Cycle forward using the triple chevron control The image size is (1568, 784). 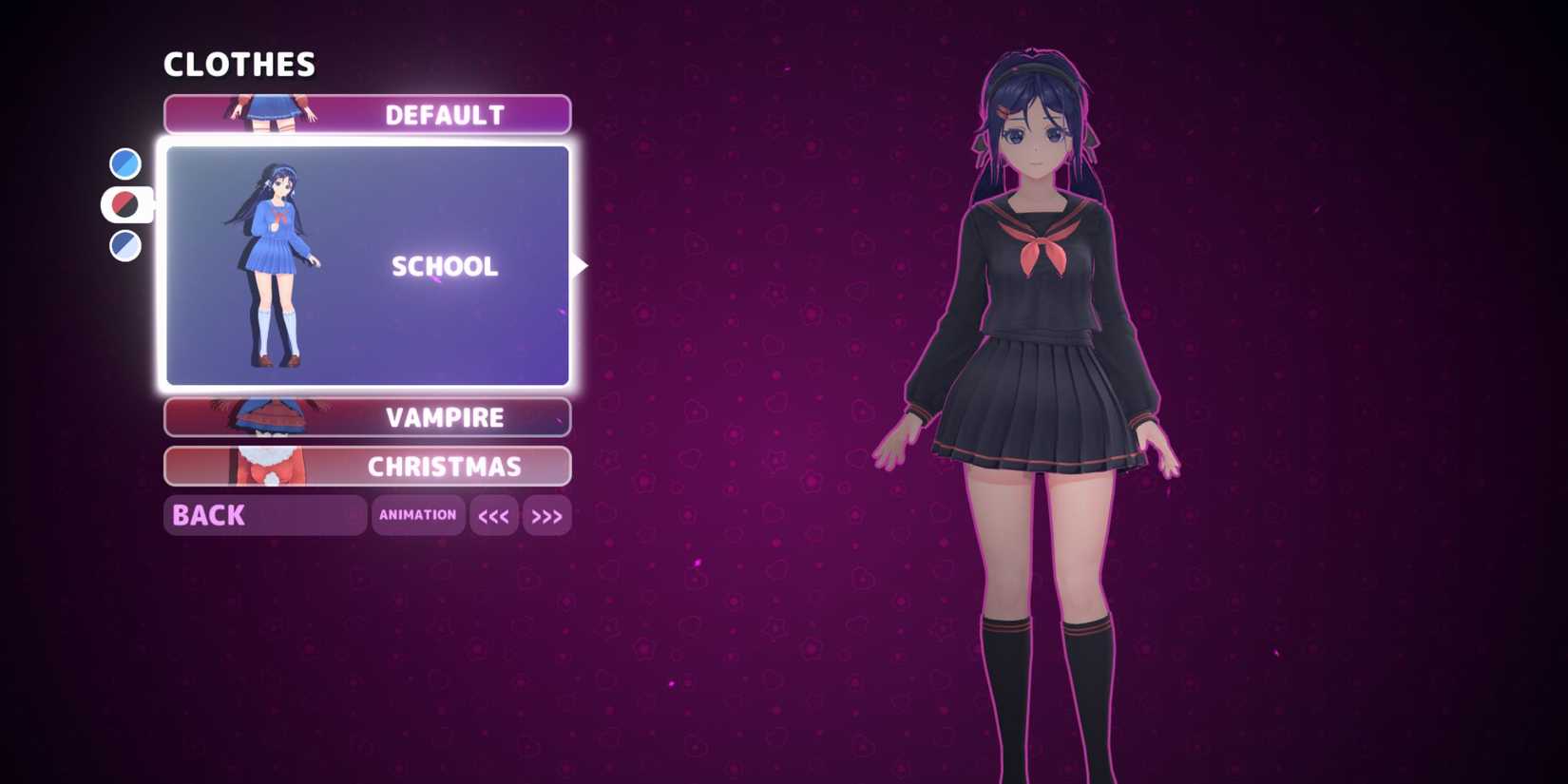pos(546,515)
